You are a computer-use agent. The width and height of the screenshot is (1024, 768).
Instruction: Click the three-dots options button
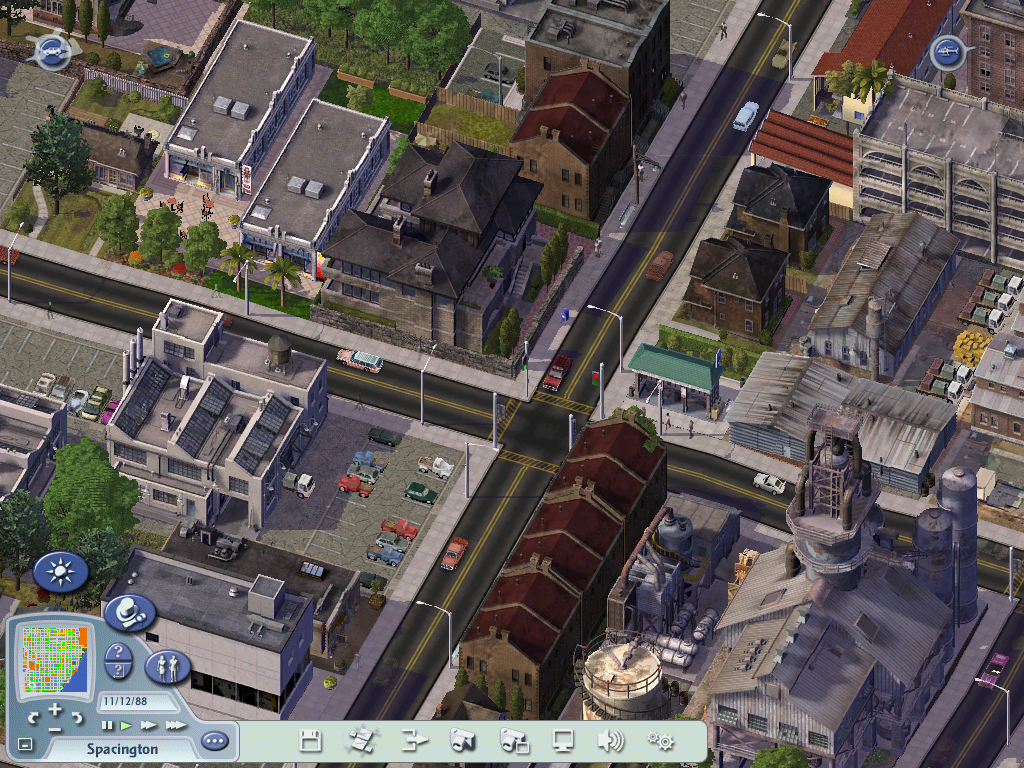[214, 741]
